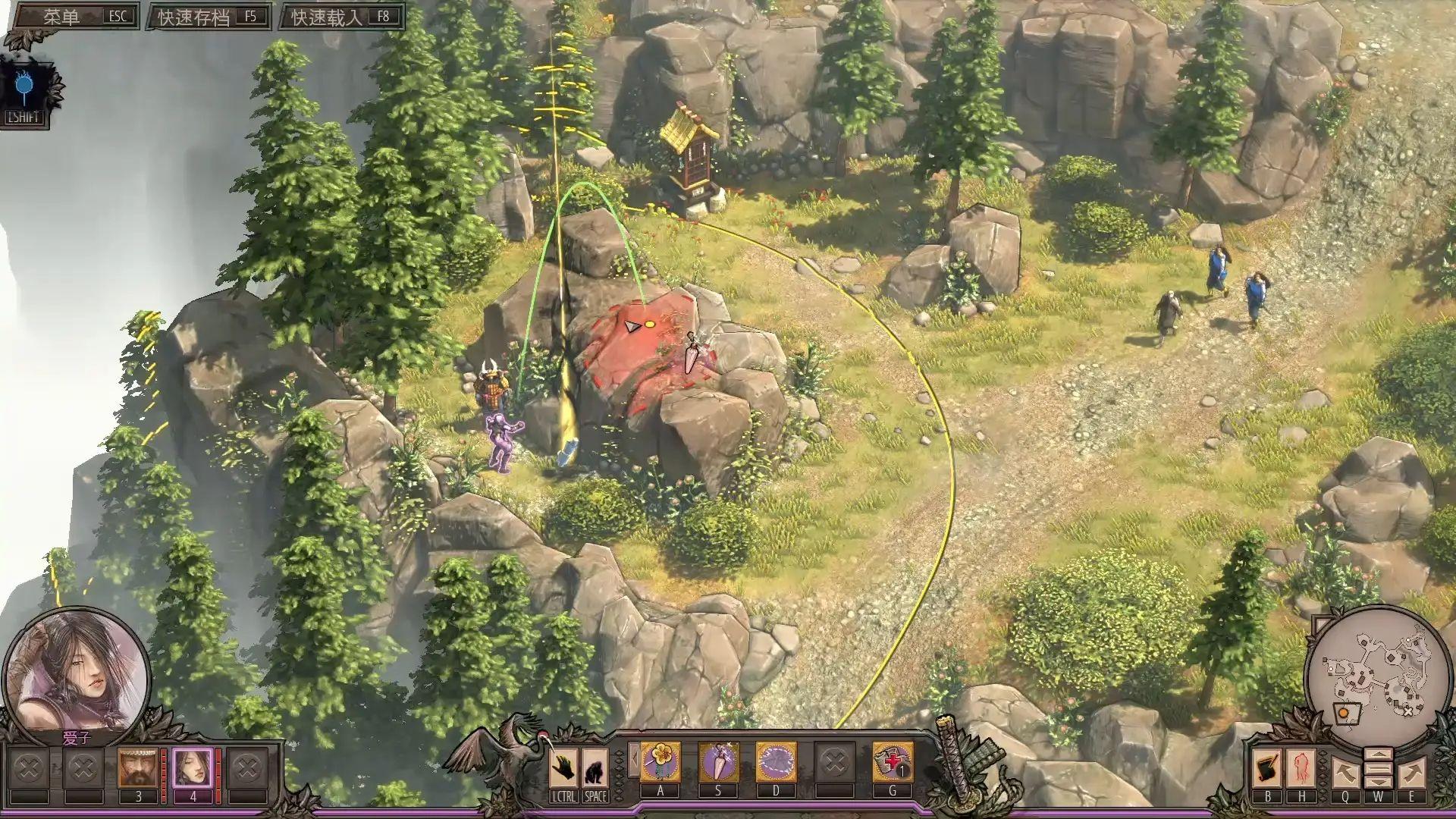Viewport: 1456px width, 819px height.
Task: Use the medical bandage item
Action: 892,761
